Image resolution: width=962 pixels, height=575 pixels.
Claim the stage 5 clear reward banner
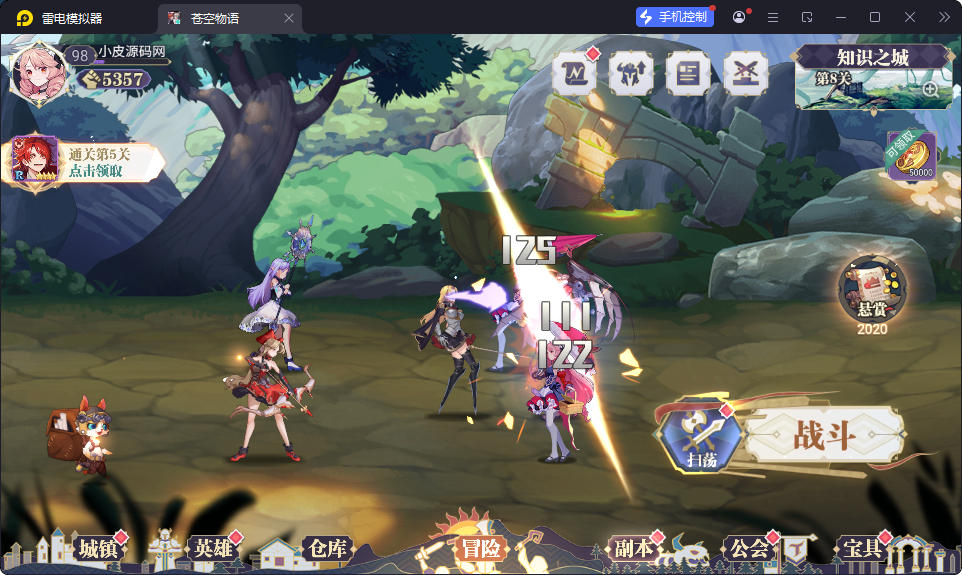(x=85, y=162)
